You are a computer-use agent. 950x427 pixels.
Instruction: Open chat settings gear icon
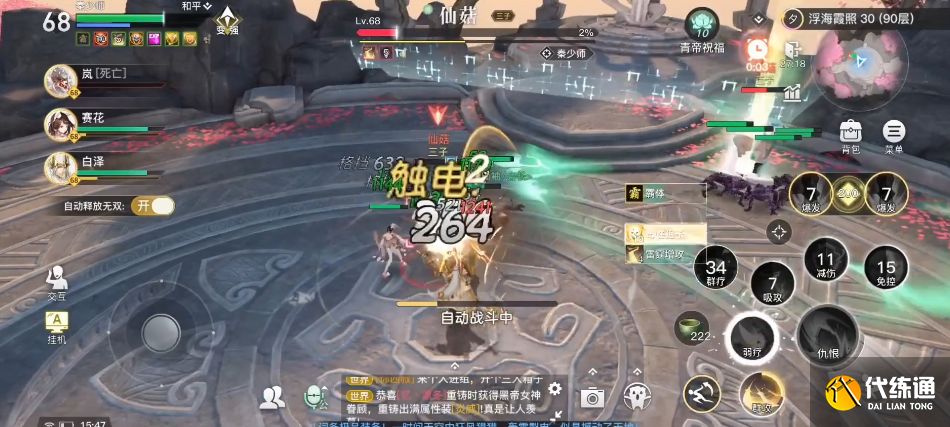coord(555,390)
